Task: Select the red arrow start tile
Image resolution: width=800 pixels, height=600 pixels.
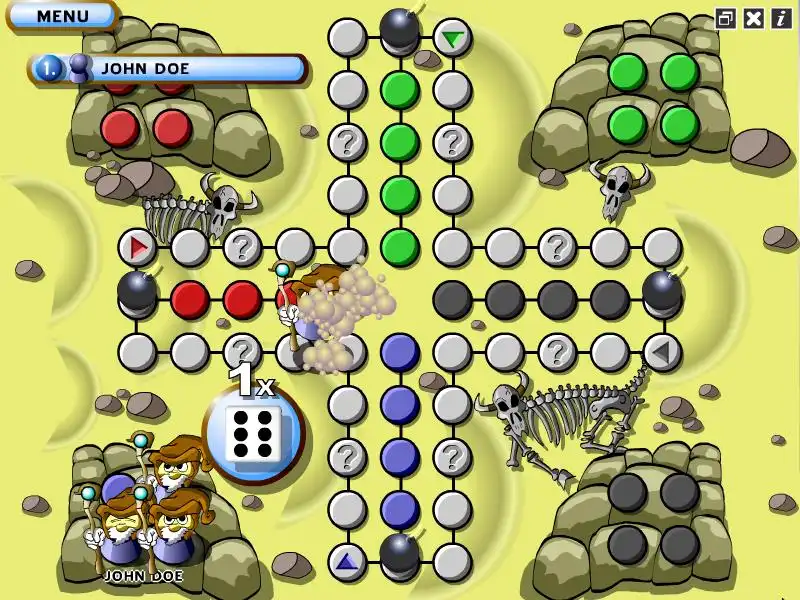Action: point(138,246)
